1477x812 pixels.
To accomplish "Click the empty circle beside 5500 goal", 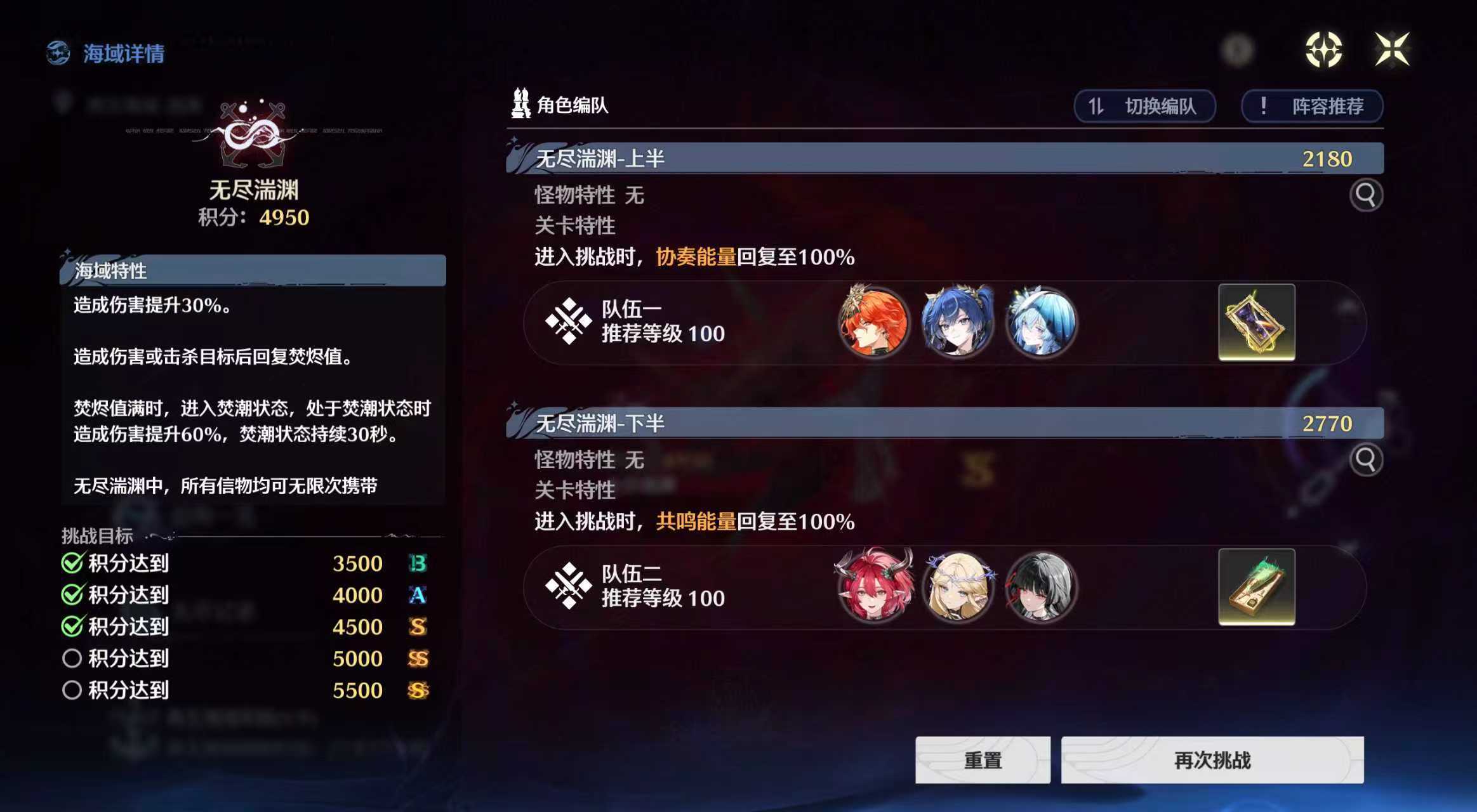I will [72, 690].
